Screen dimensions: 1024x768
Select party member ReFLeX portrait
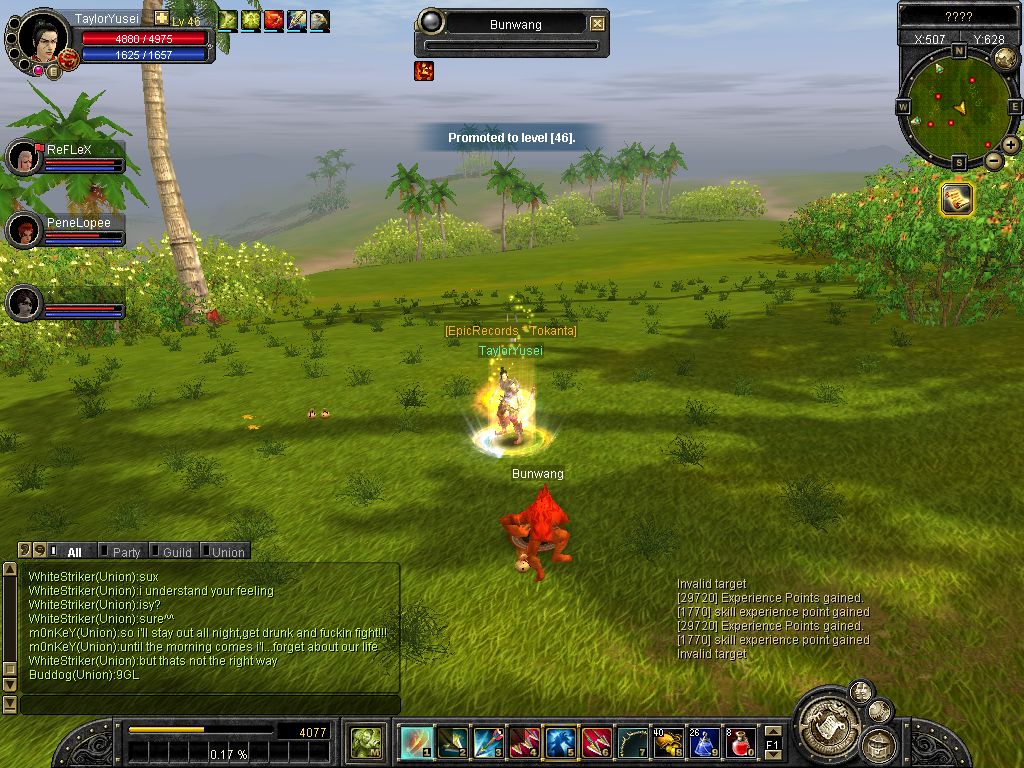(24, 157)
